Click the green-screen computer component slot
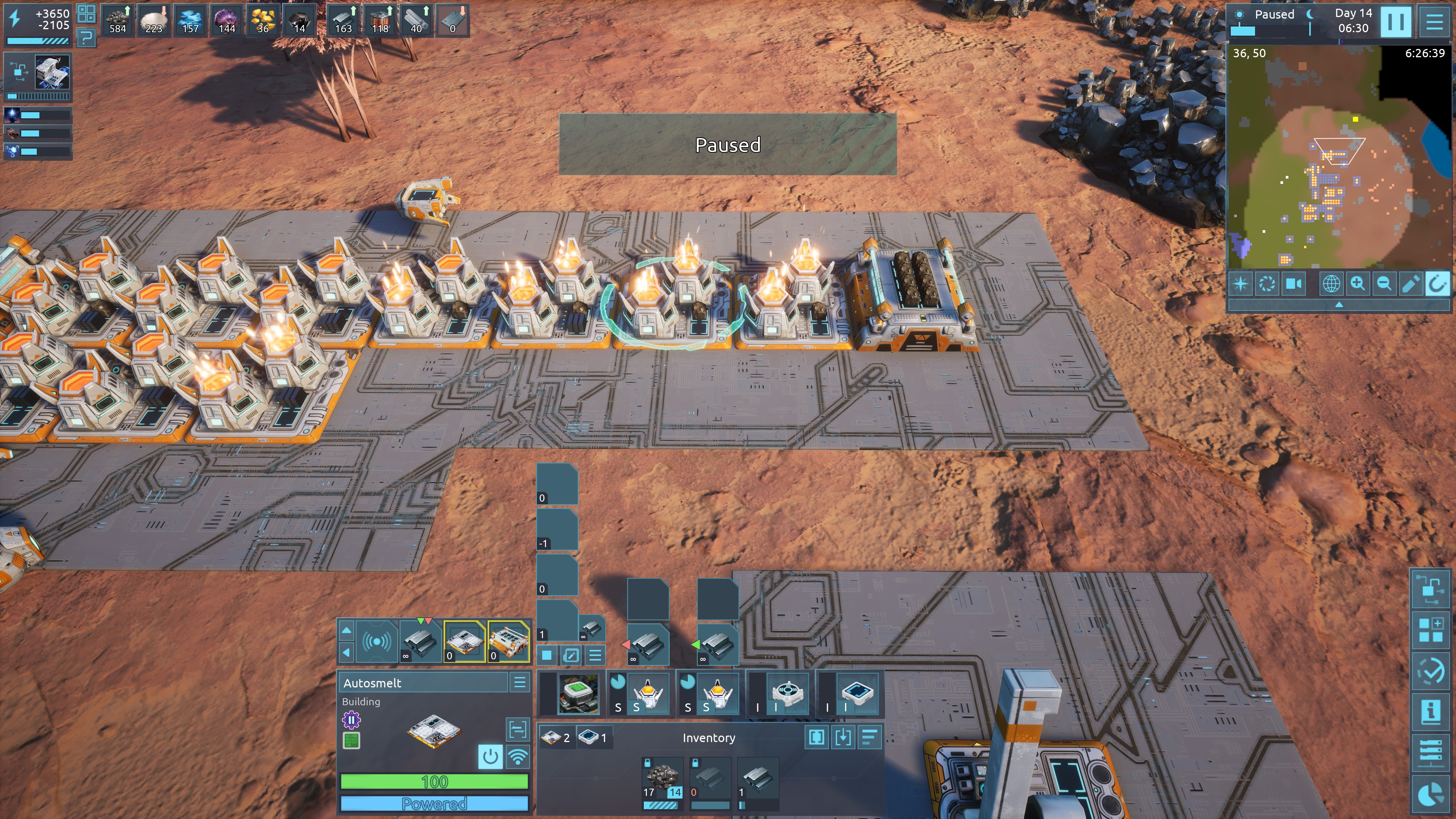1456x819 pixels. tap(577, 693)
